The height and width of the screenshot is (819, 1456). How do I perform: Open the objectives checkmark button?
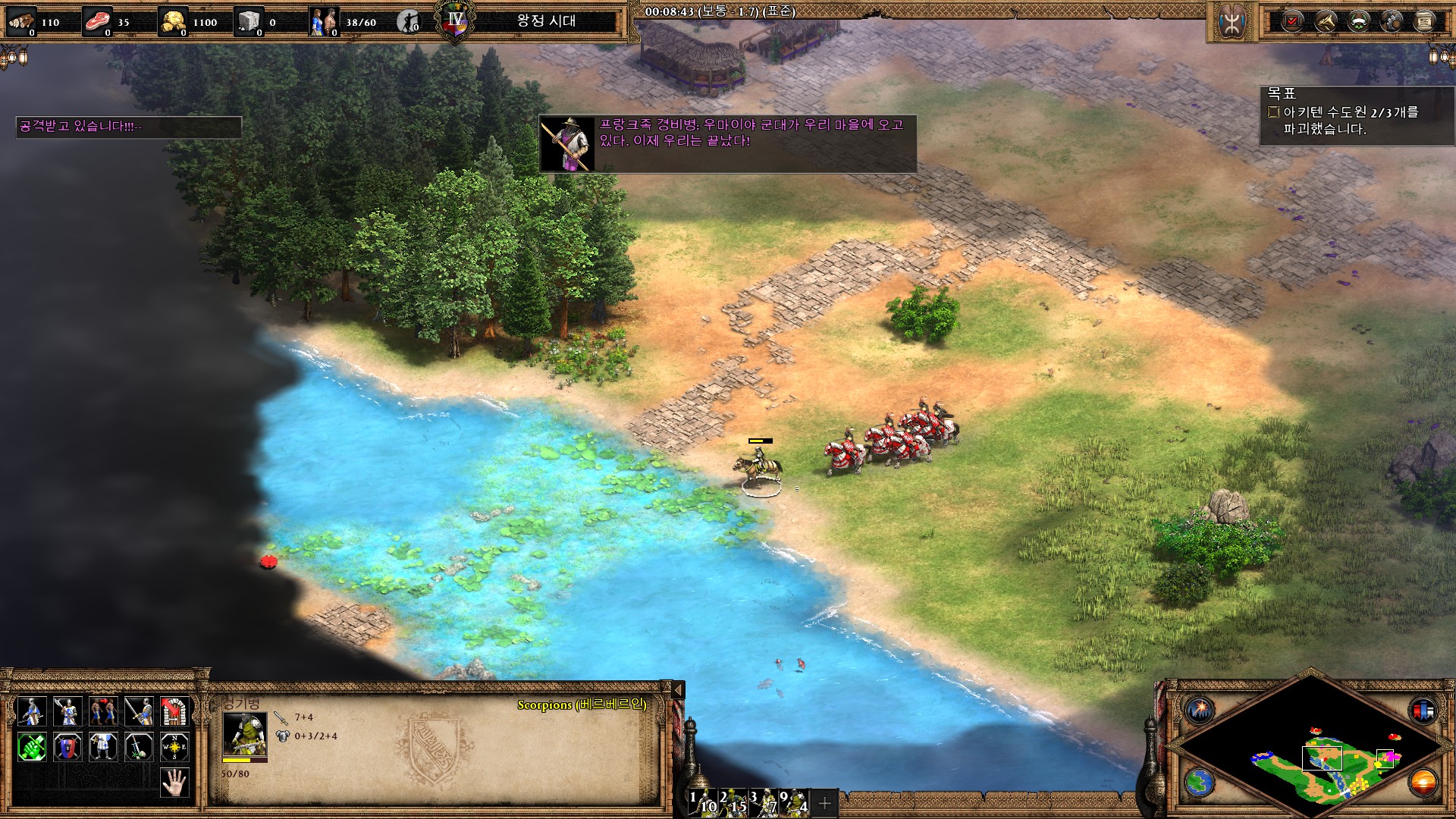pos(1291,21)
